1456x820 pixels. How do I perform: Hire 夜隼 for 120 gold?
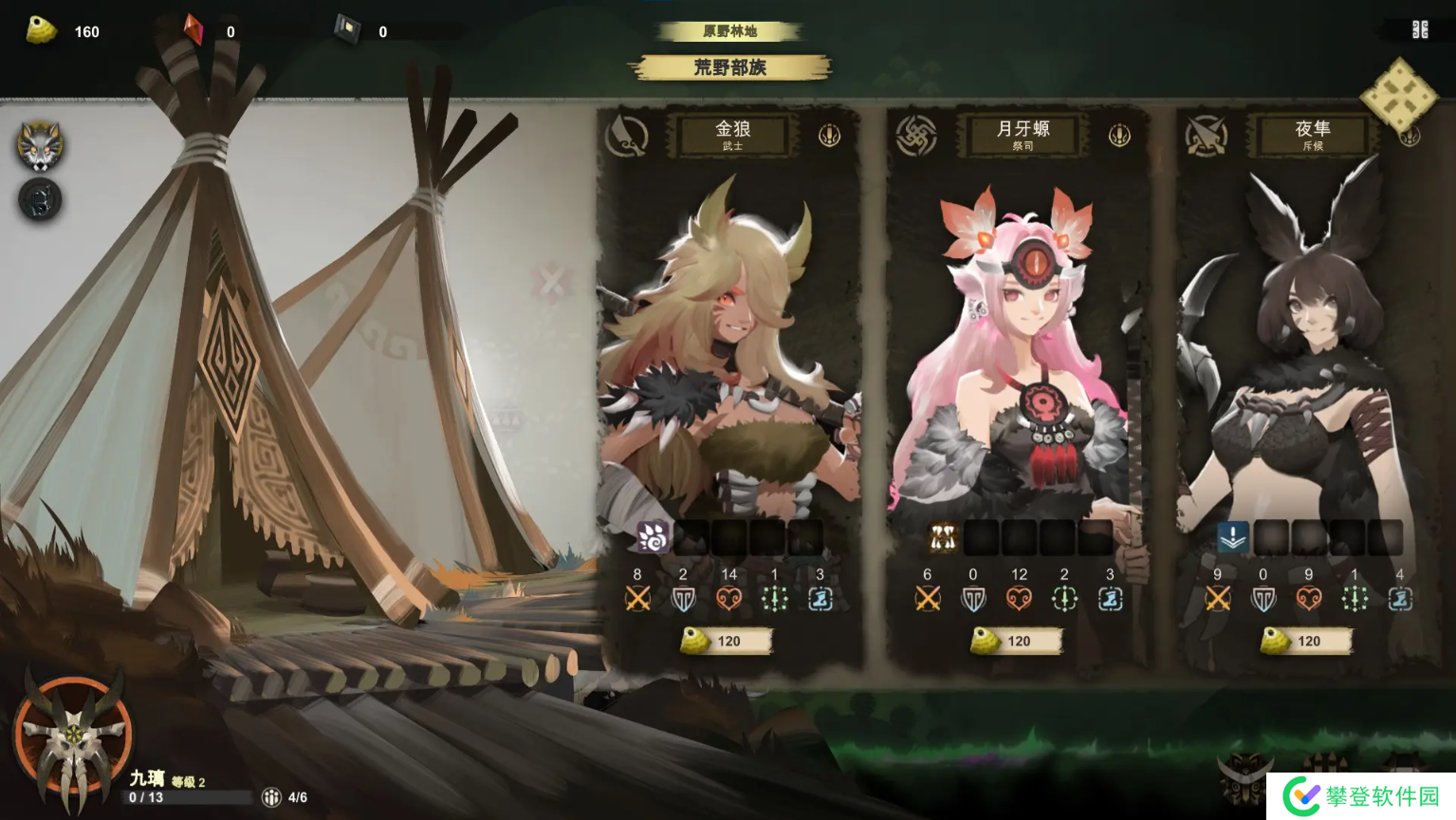(1307, 642)
